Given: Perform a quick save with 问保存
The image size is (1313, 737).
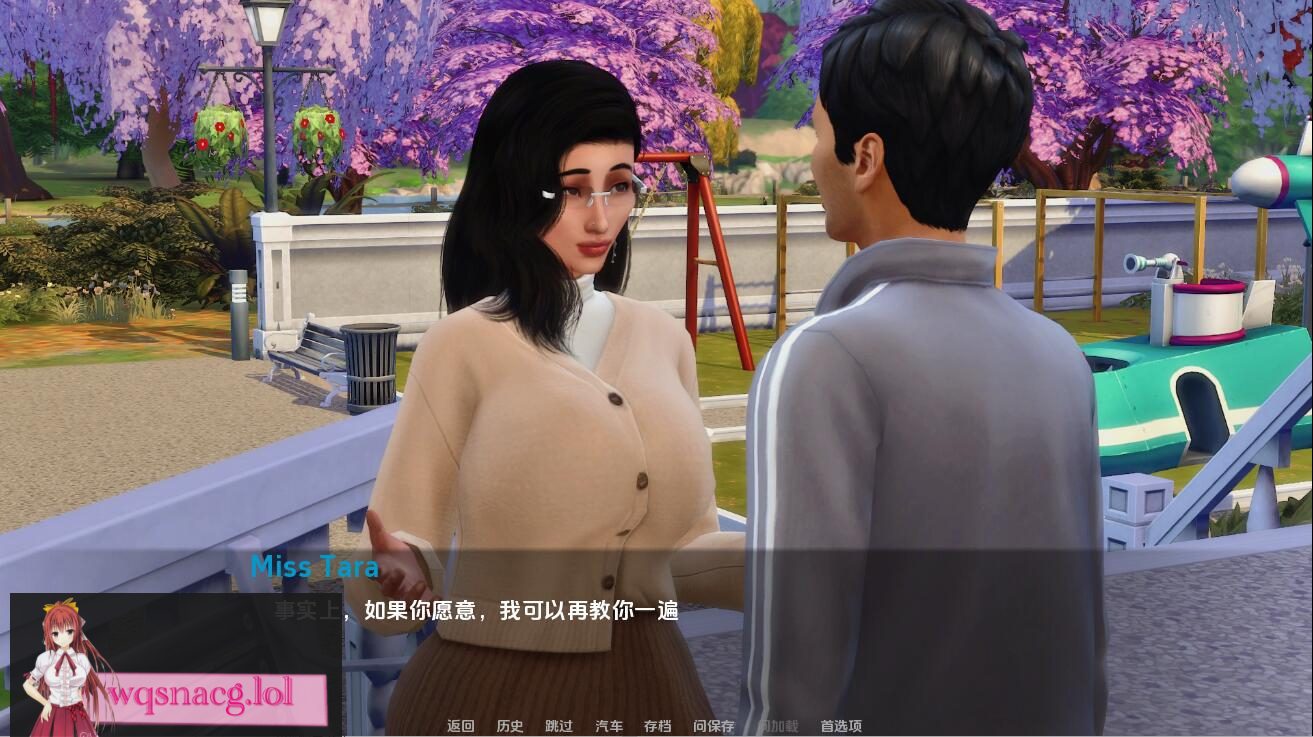Looking at the screenshot, I should click(711, 726).
